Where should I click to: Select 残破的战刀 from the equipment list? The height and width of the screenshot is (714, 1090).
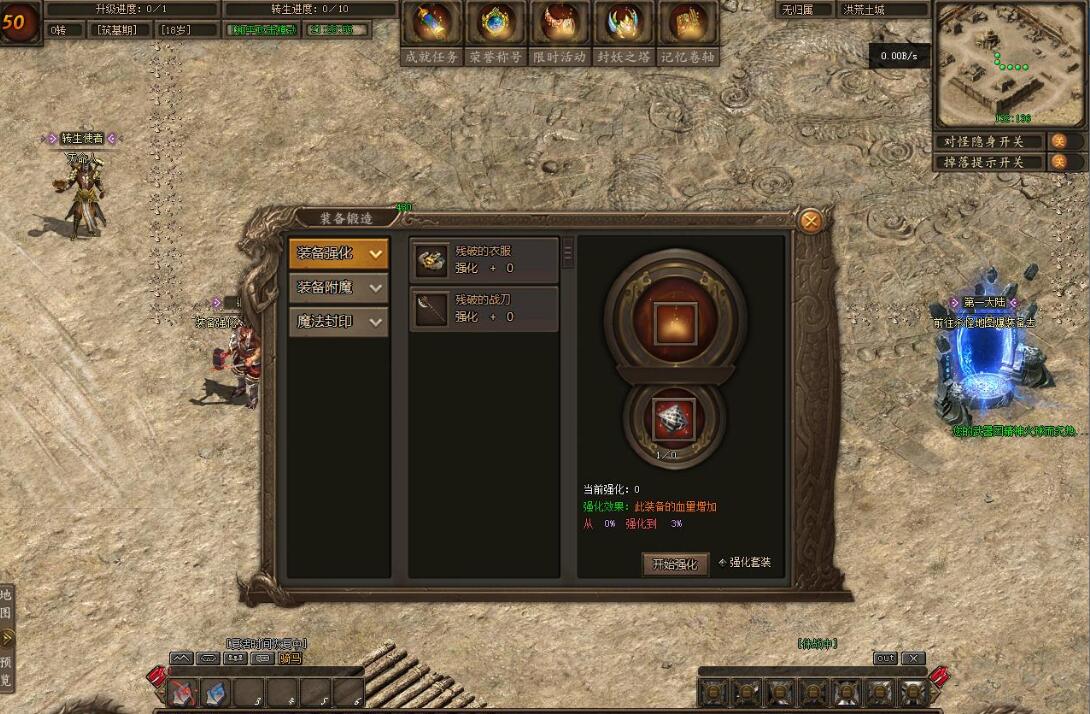click(x=484, y=308)
